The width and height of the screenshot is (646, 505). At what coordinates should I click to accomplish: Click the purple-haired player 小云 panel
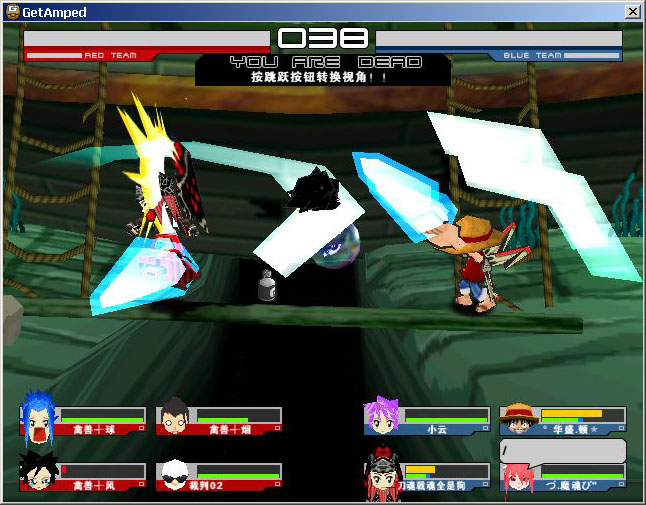tap(427, 419)
